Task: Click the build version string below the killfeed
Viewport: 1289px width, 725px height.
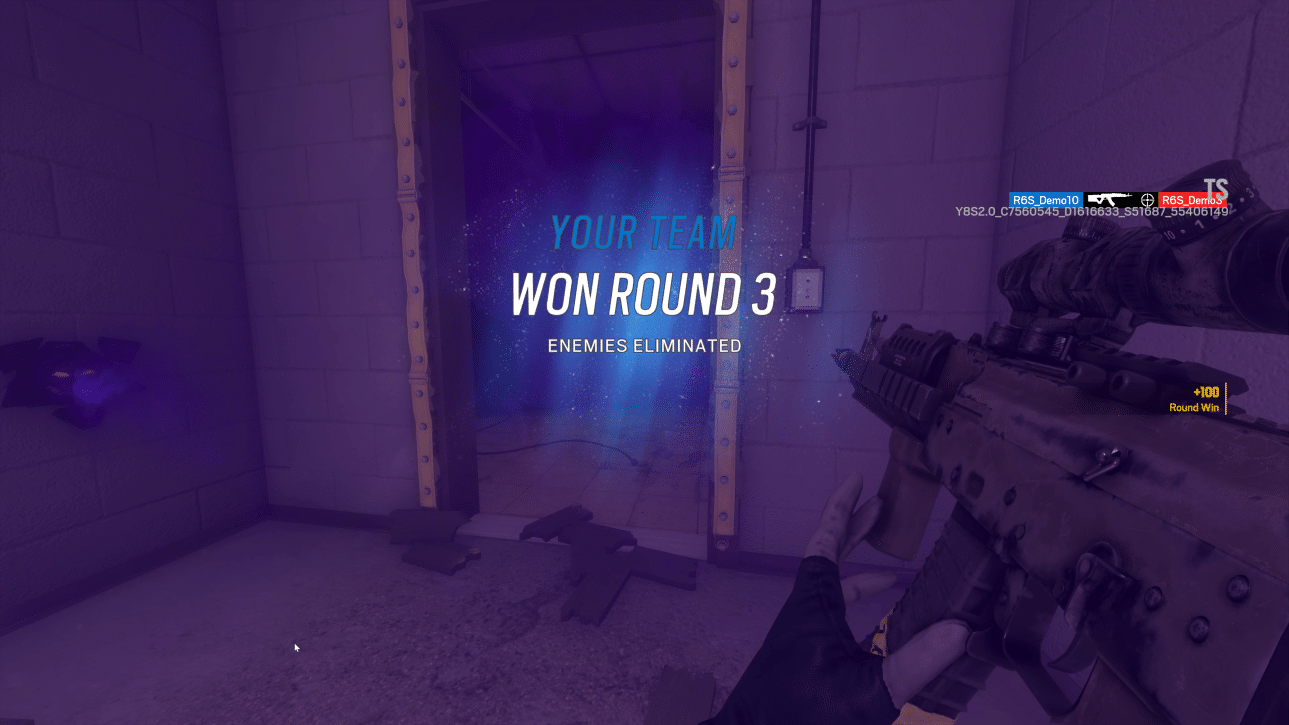Action: pos(1090,211)
